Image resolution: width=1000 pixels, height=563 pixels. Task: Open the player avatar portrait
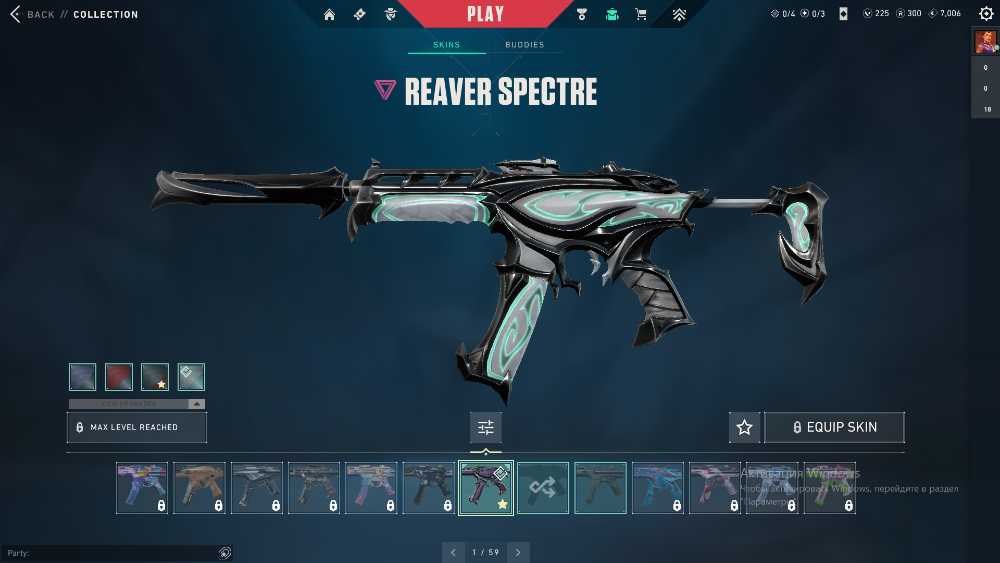click(x=985, y=42)
